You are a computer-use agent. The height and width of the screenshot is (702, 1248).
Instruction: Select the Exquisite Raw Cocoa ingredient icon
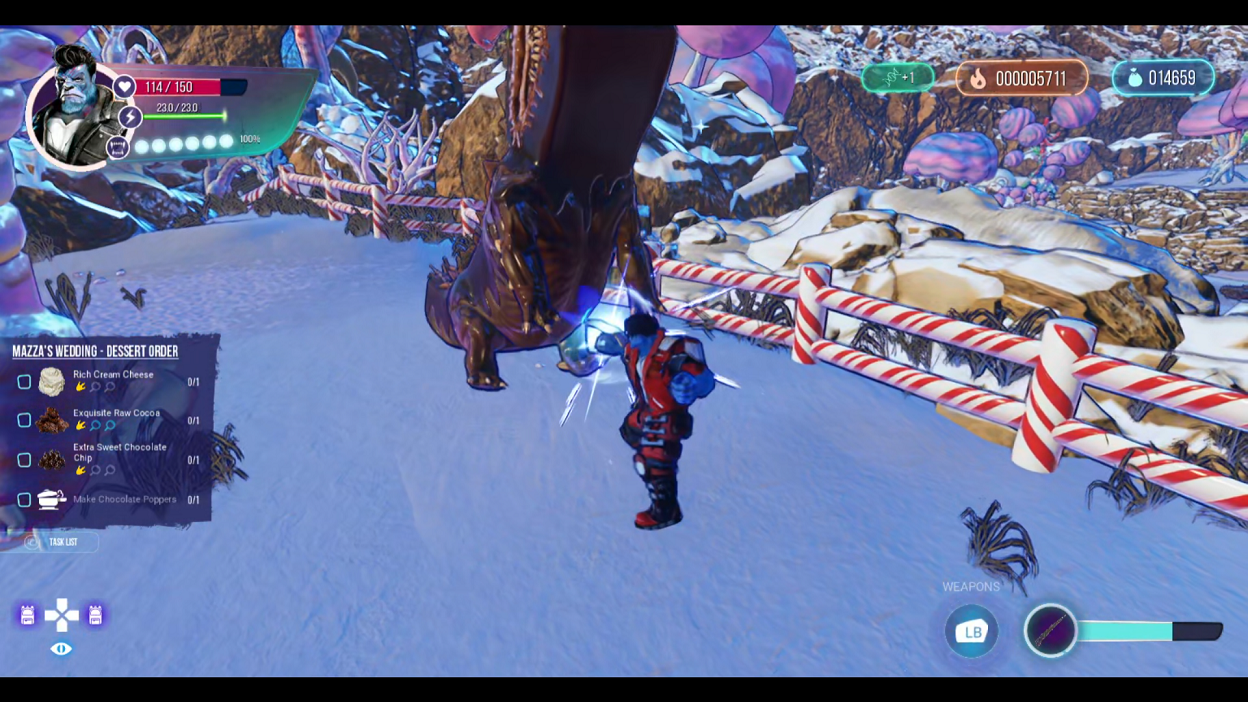click(52, 421)
